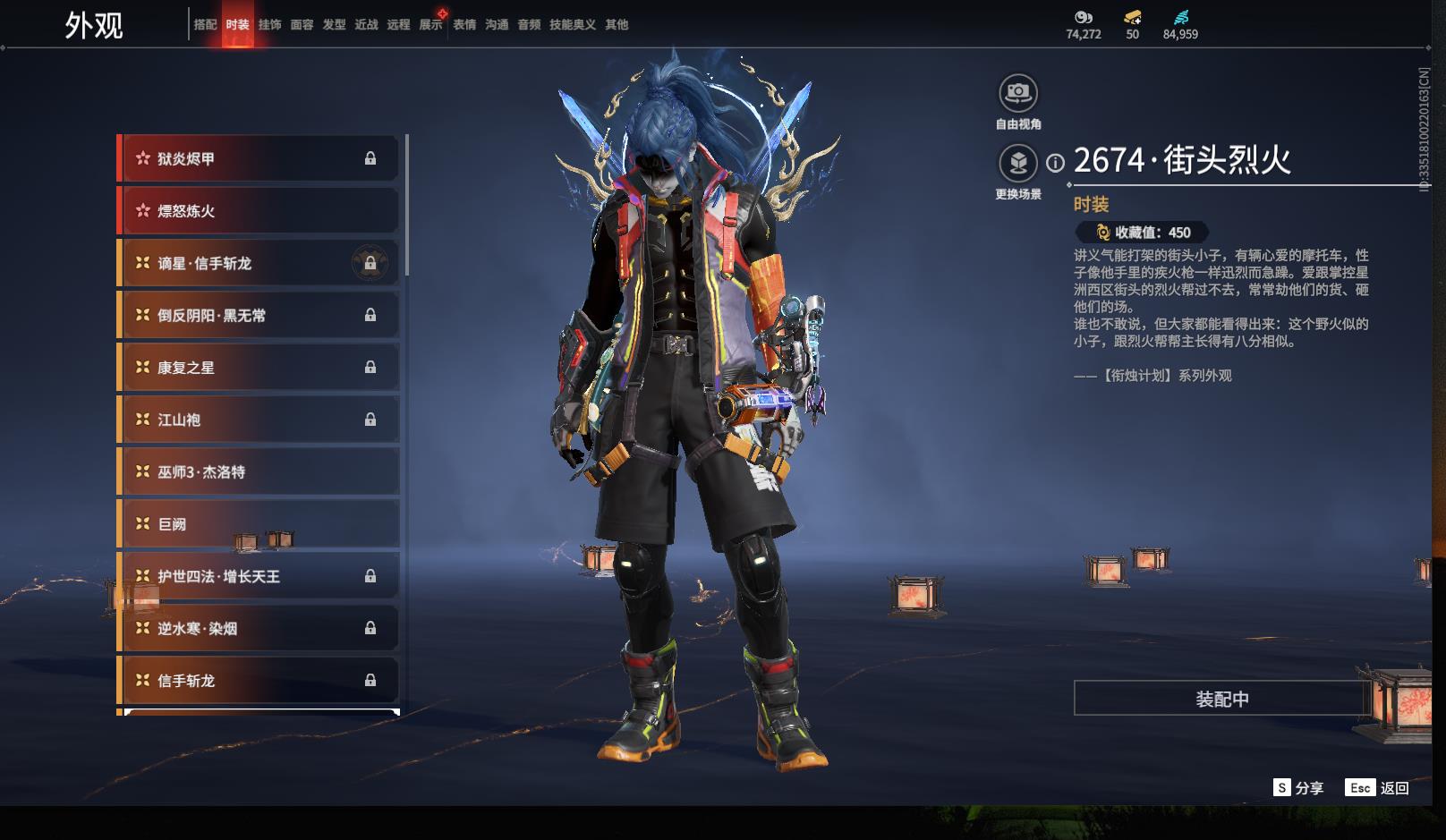The height and width of the screenshot is (840, 1446).
Task: Open the 挂饰 tab
Action: click(x=269, y=25)
